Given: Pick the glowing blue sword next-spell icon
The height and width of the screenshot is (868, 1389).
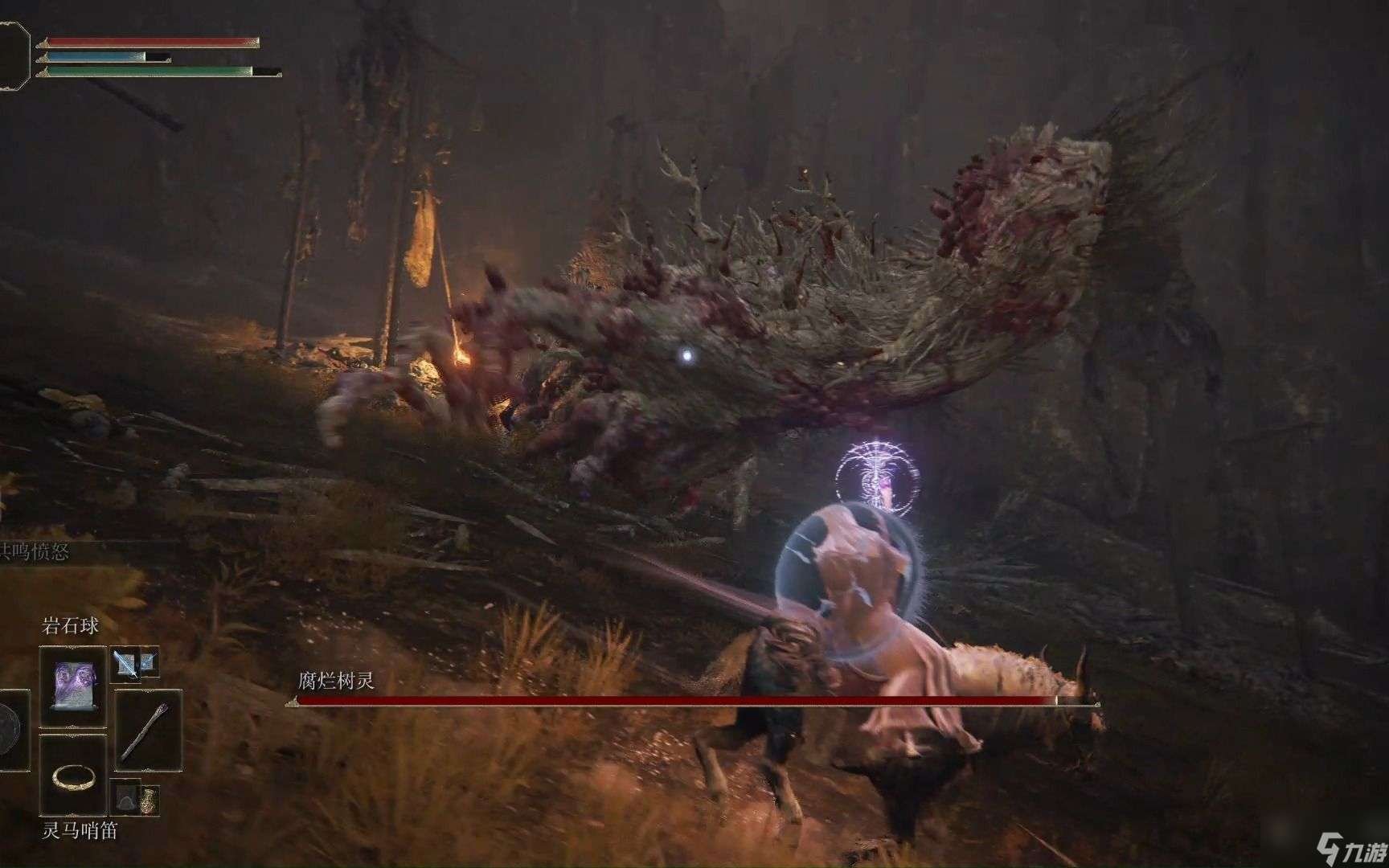Looking at the screenshot, I should tap(126, 663).
